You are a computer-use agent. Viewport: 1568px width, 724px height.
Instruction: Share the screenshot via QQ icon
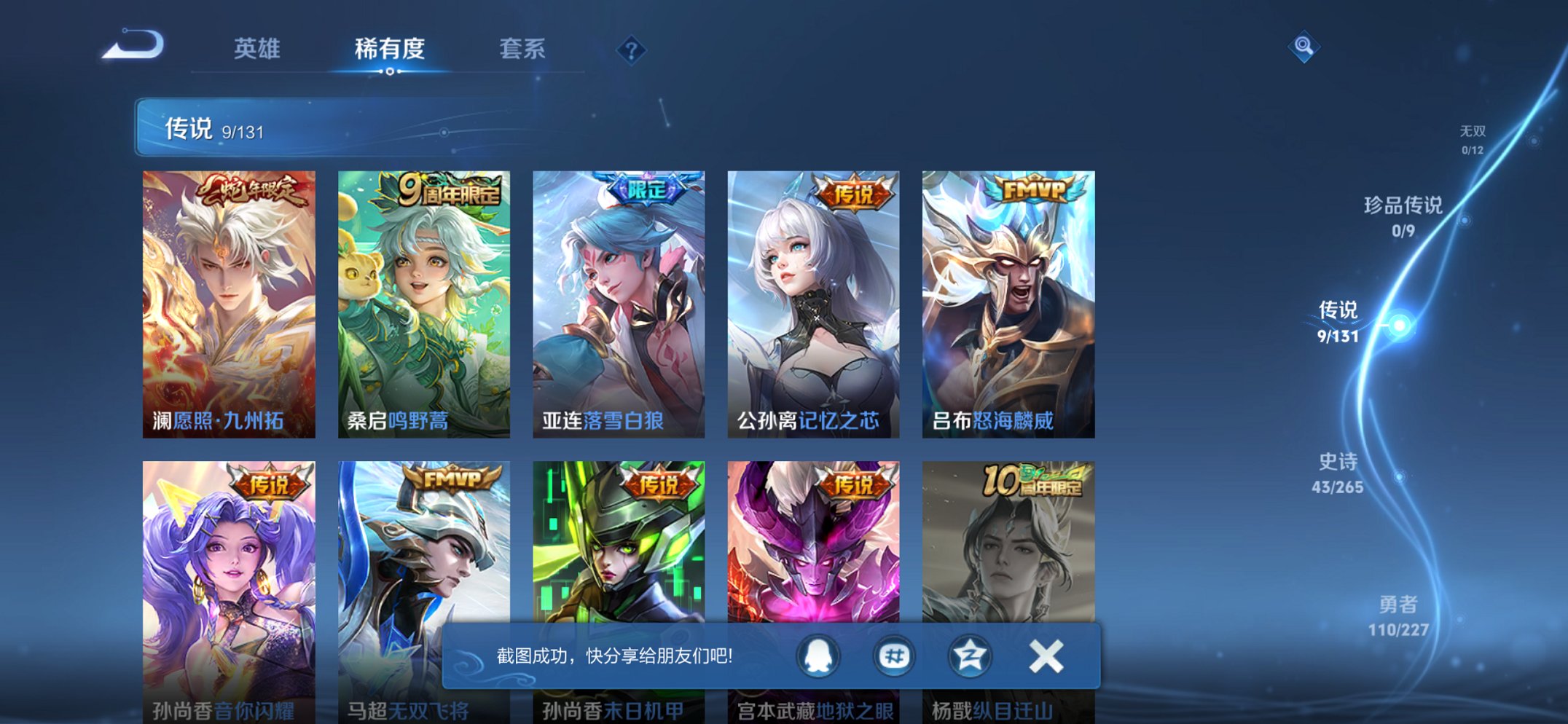click(819, 656)
